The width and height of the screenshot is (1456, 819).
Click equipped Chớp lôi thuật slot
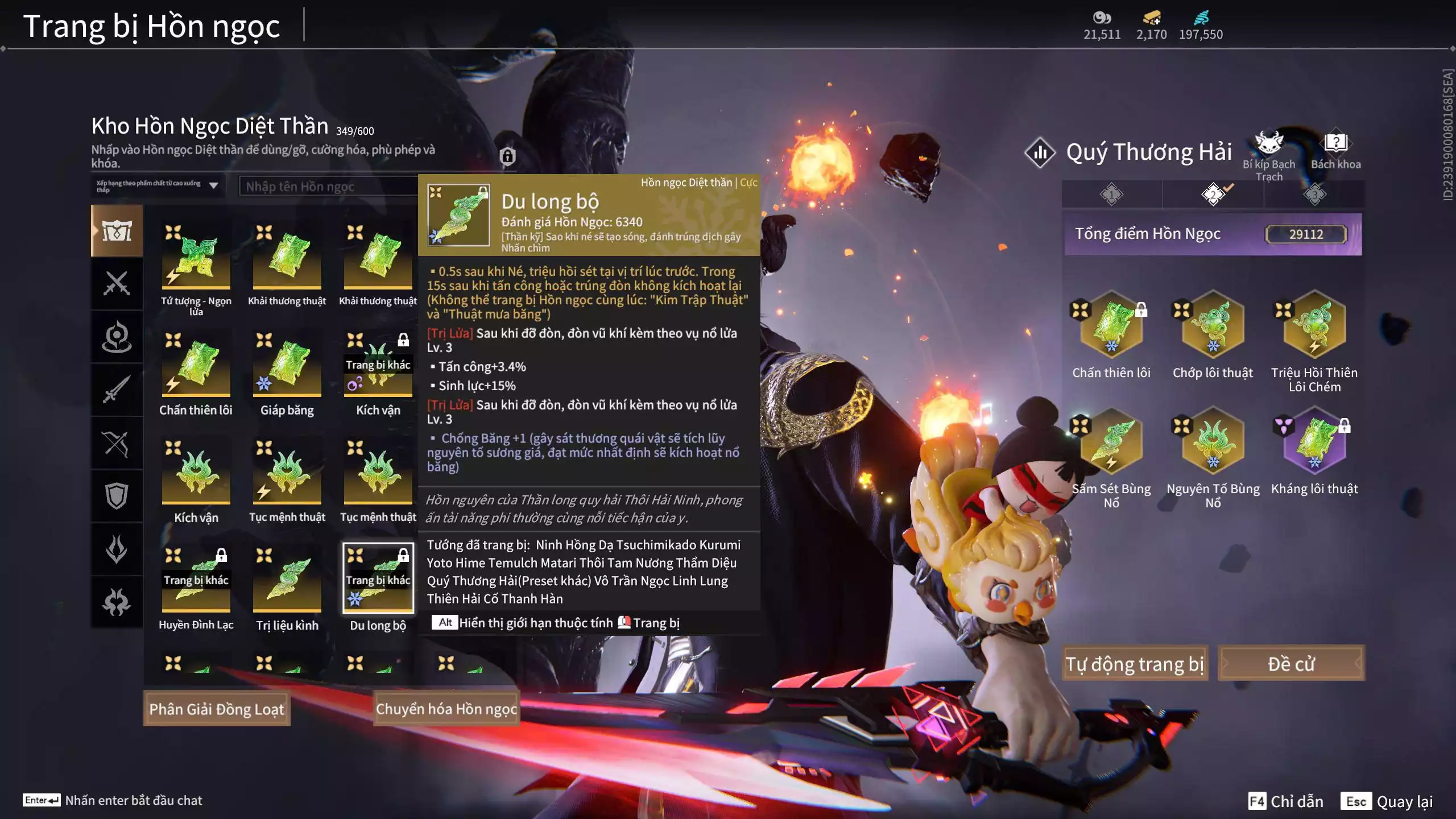point(1213,325)
